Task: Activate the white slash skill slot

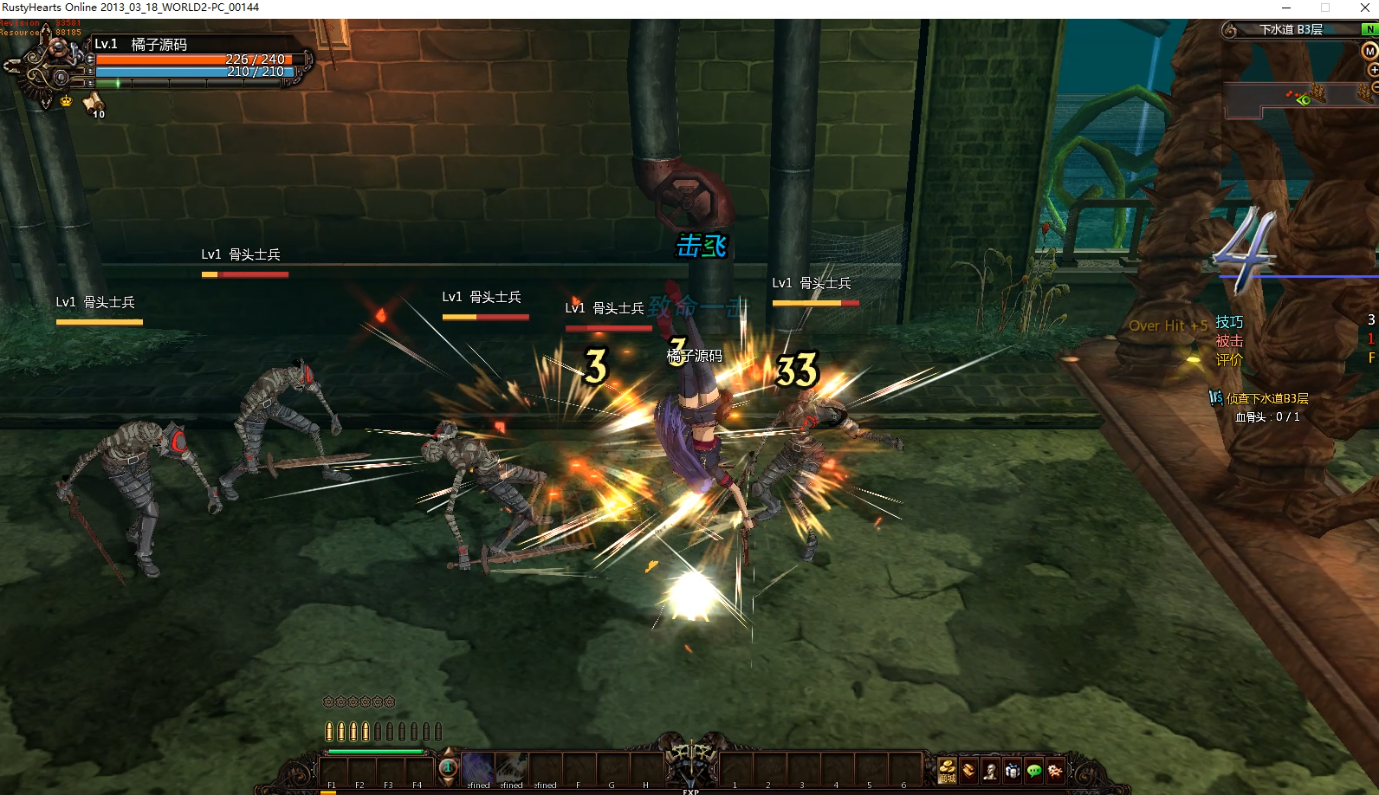Action: tap(511, 768)
